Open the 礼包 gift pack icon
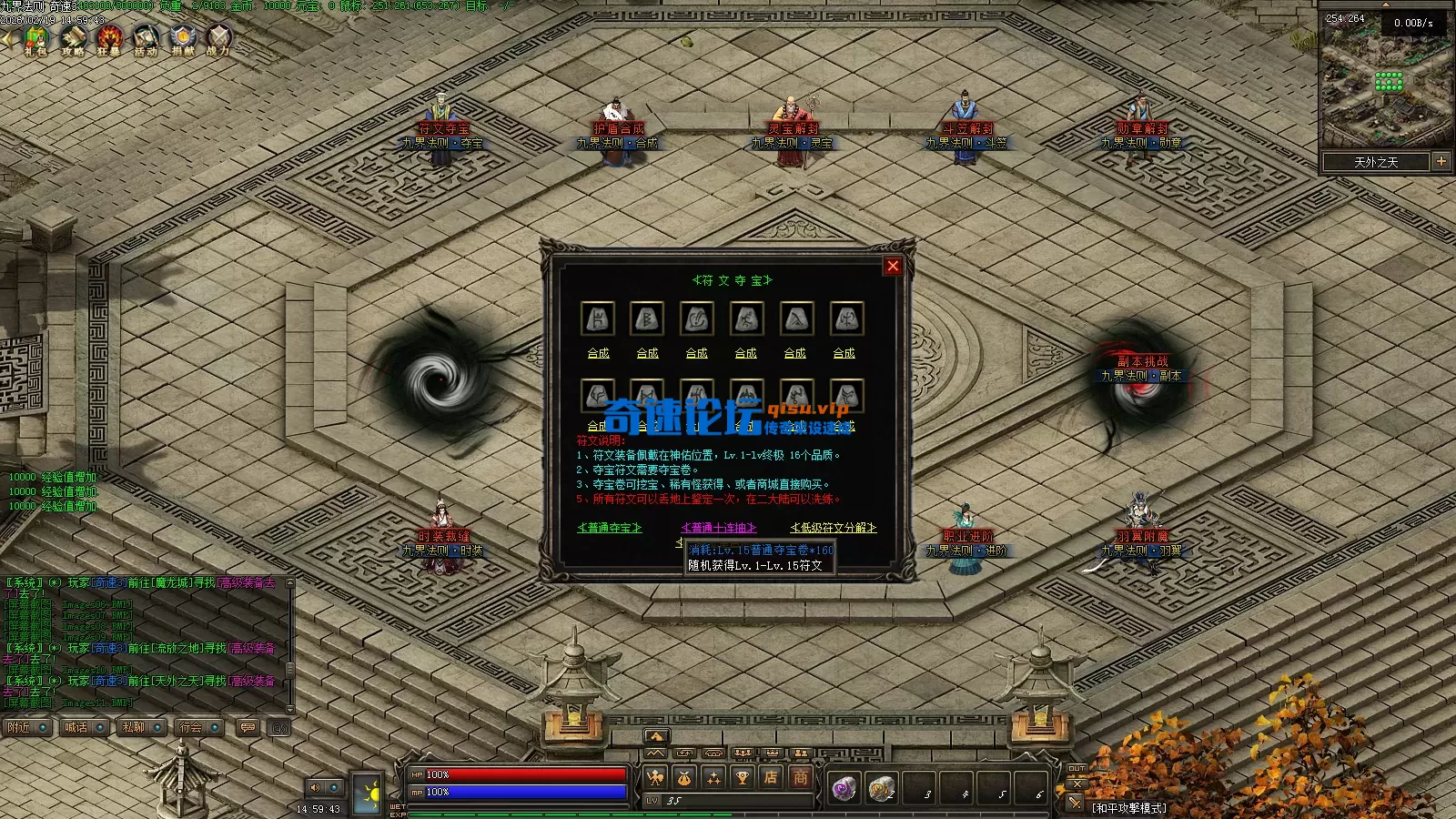The height and width of the screenshot is (819, 1456). tap(35, 40)
